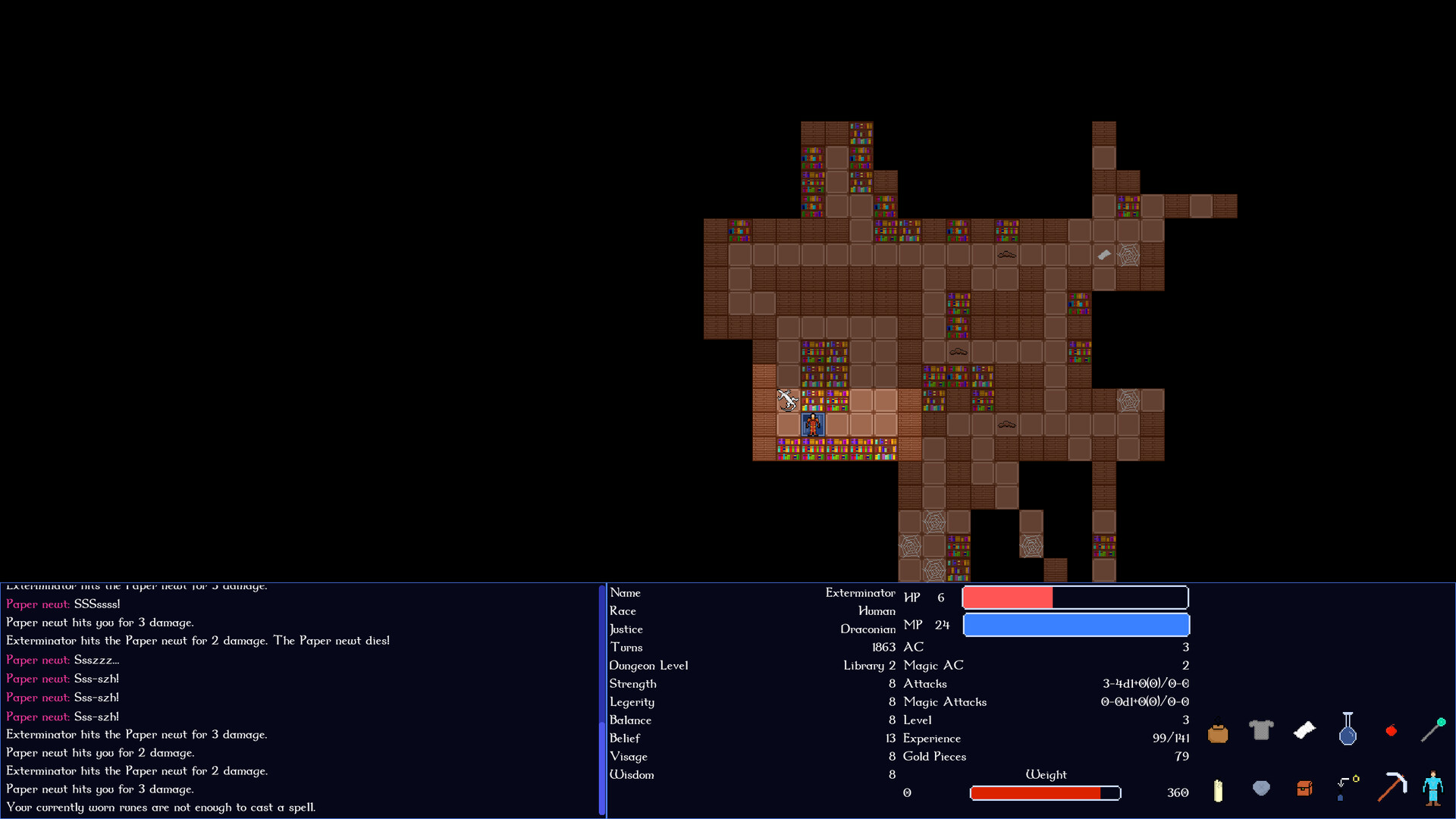Click the Weight progress bar
Screen dimensions: 1456x819
click(1045, 793)
